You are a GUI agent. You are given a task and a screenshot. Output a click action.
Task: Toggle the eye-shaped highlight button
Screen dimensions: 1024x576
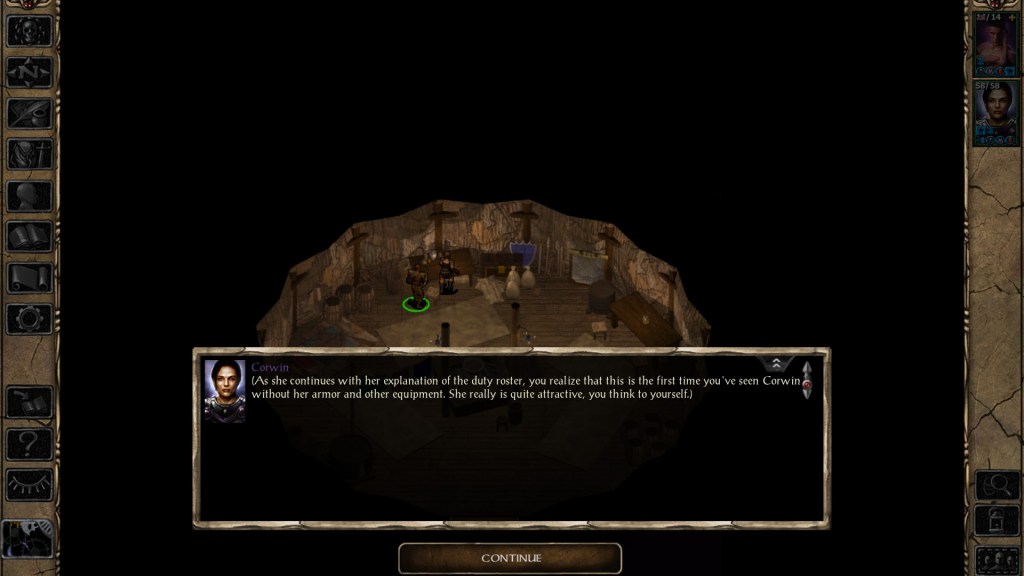pyautogui.click(x=29, y=484)
